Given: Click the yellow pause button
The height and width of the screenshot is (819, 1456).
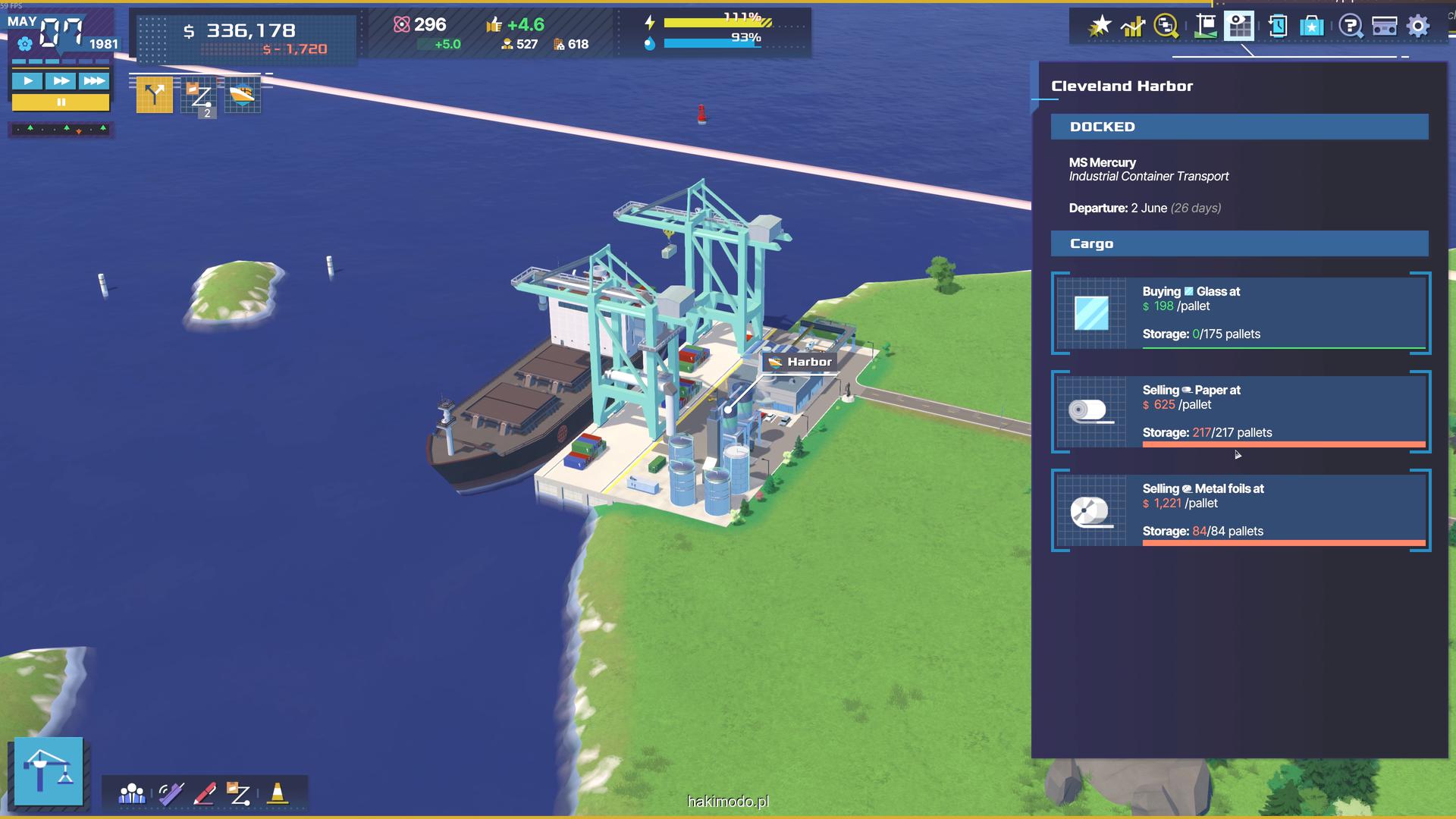Looking at the screenshot, I should [x=61, y=102].
